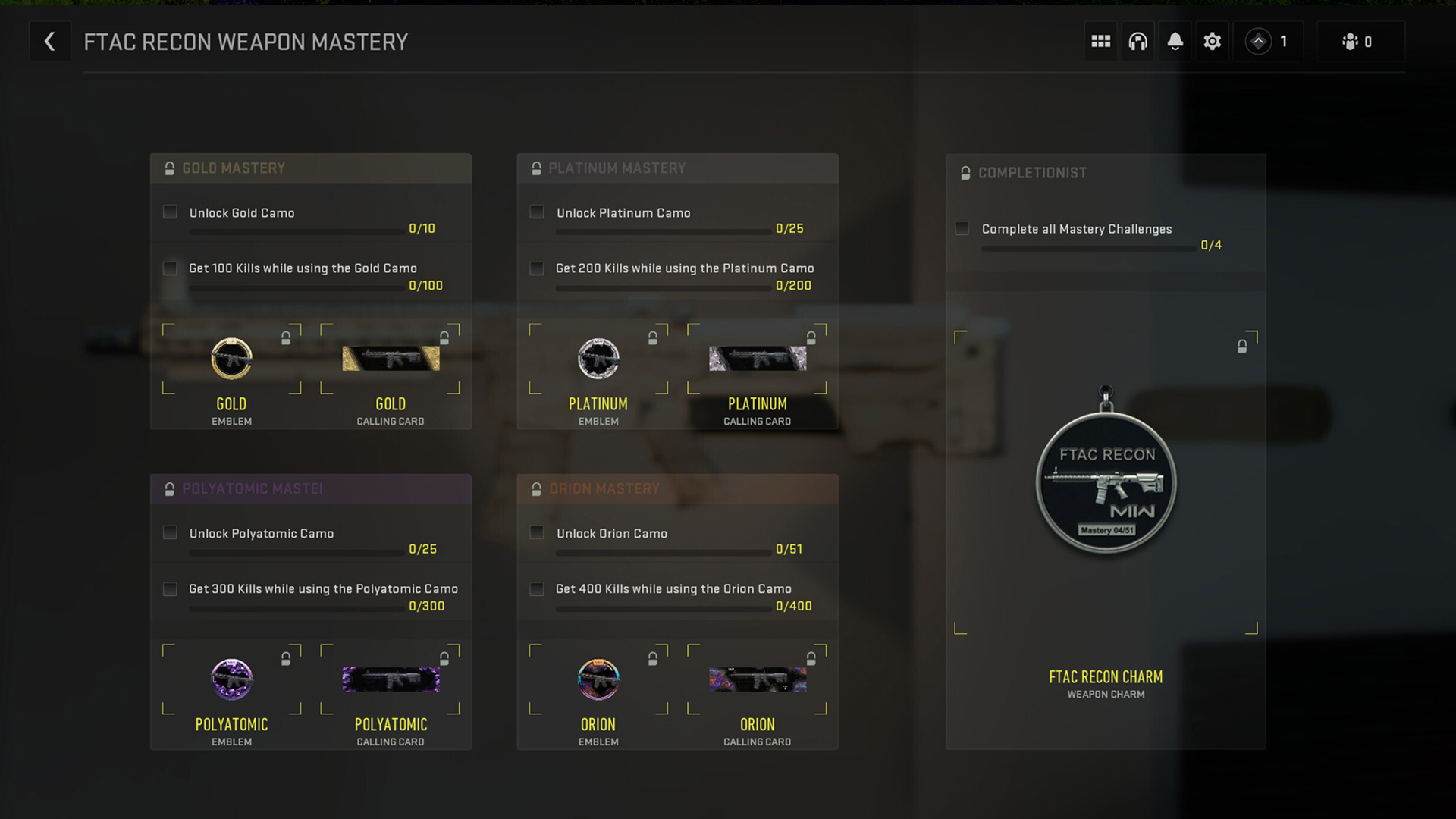Open the channels grid menu icon
Image resolution: width=1456 pixels, height=819 pixels.
tap(1100, 41)
